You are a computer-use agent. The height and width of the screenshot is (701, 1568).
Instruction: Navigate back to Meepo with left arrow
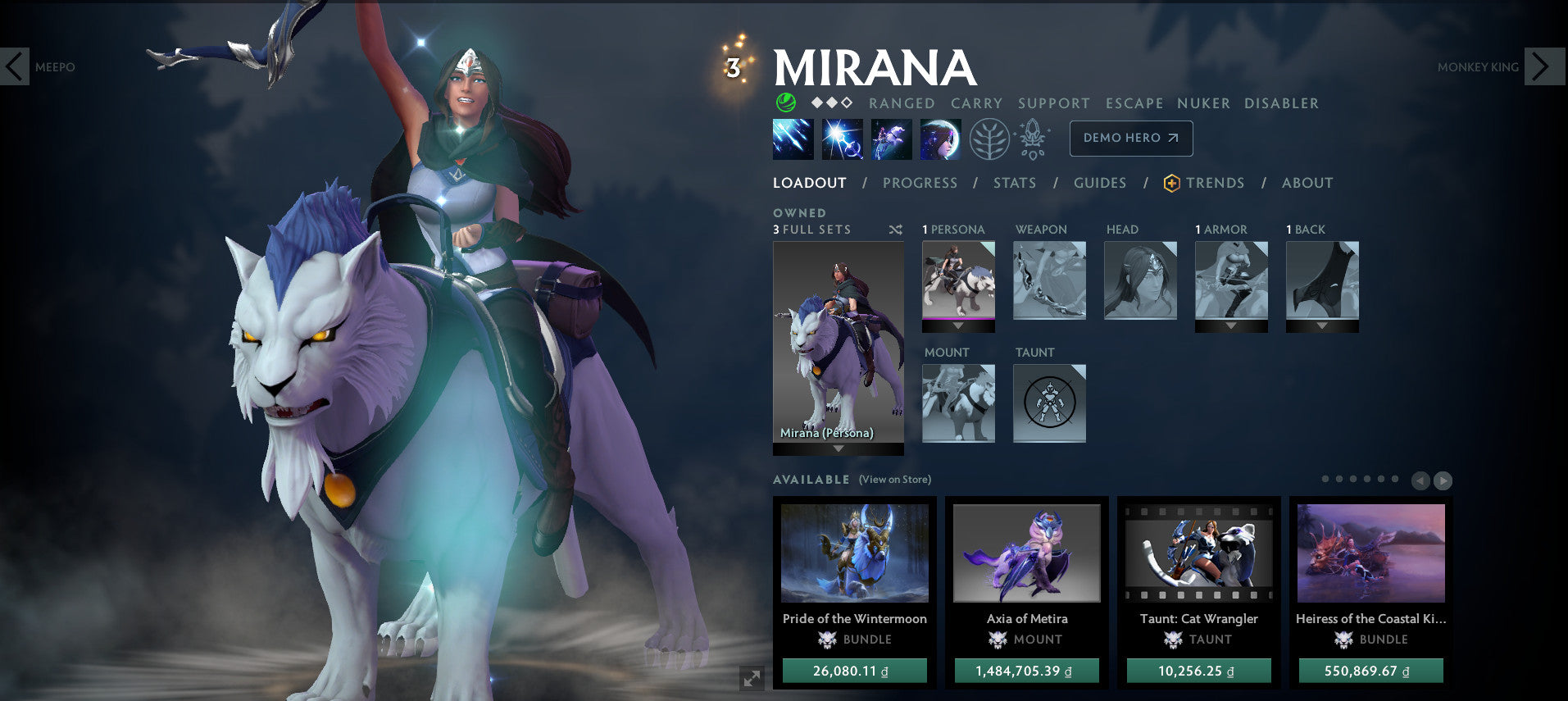[x=15, y=66]
